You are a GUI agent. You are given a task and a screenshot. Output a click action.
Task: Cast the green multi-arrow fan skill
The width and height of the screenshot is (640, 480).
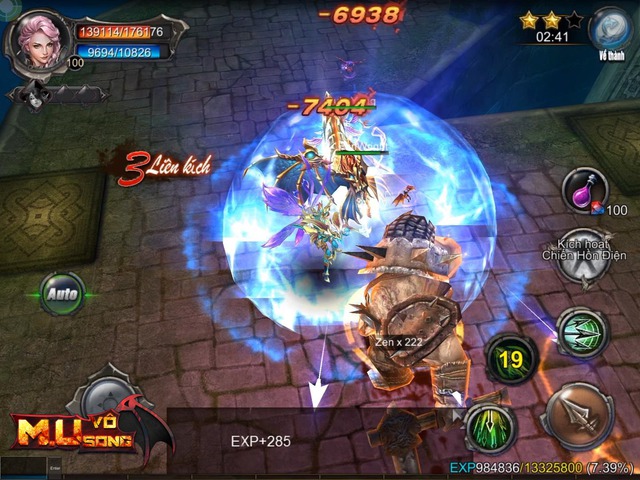(581, 331)
